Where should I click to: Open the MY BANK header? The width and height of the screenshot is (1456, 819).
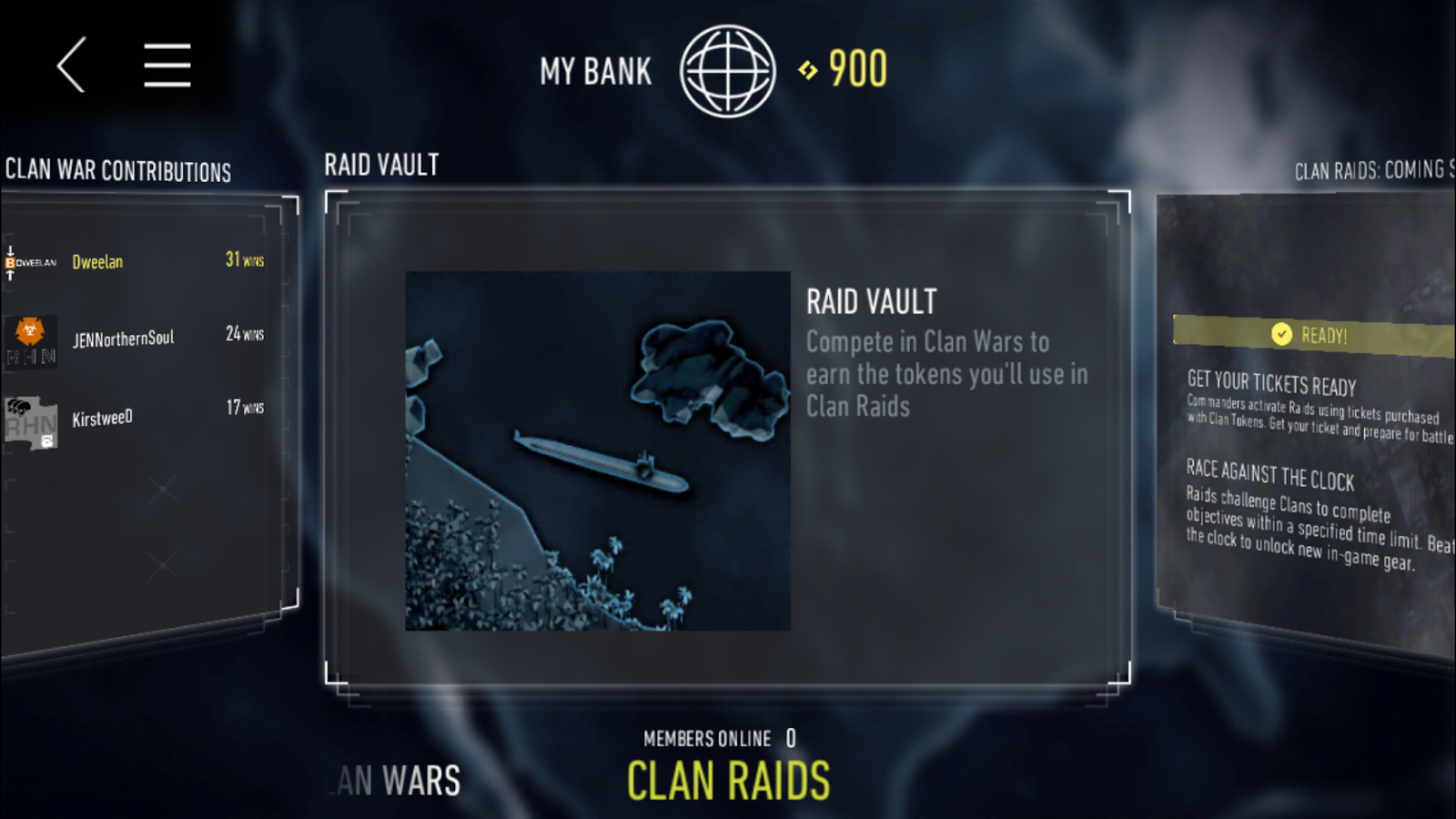click(x=596, y=70)
